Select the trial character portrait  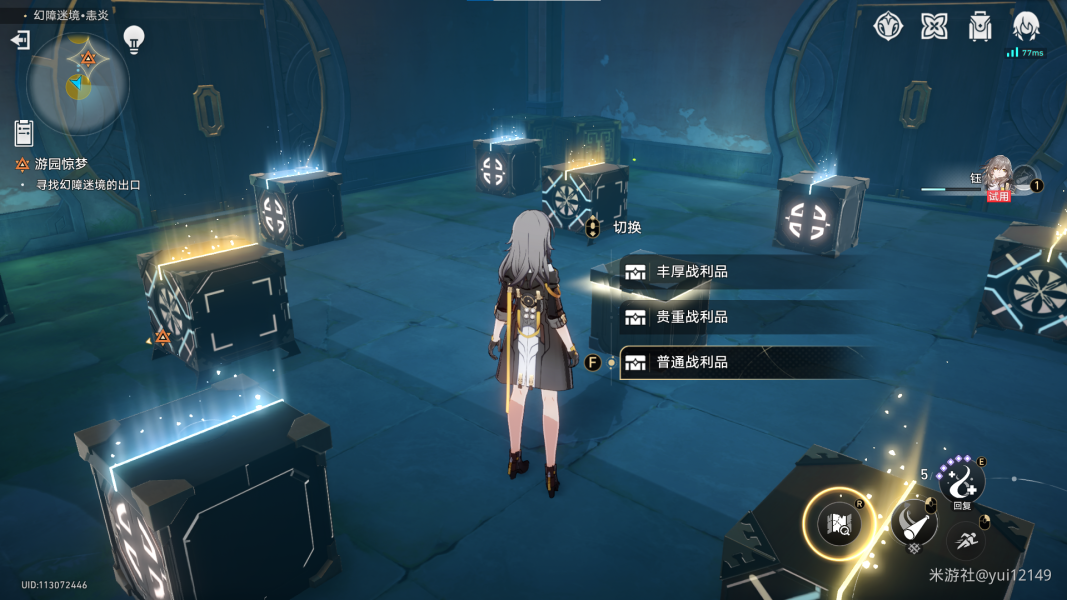coord(999,177)
